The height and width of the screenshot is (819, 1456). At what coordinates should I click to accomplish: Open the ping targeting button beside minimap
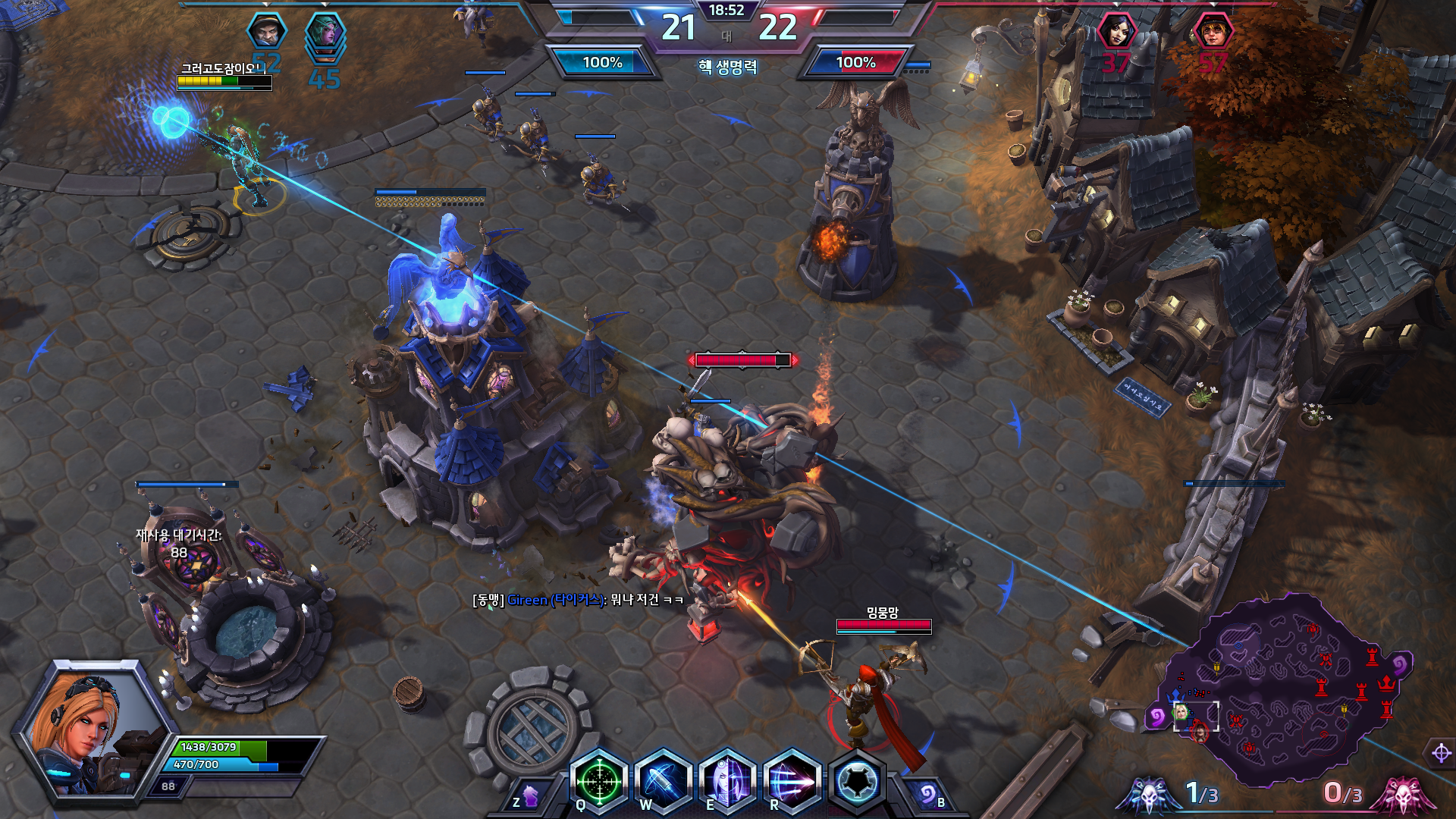[1441, 753]
